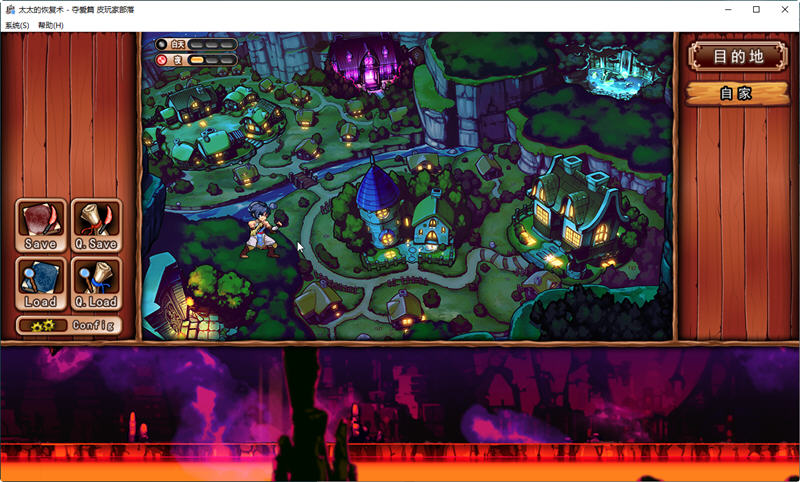
Task: Open the Config settings
Action: pos(68,325)
